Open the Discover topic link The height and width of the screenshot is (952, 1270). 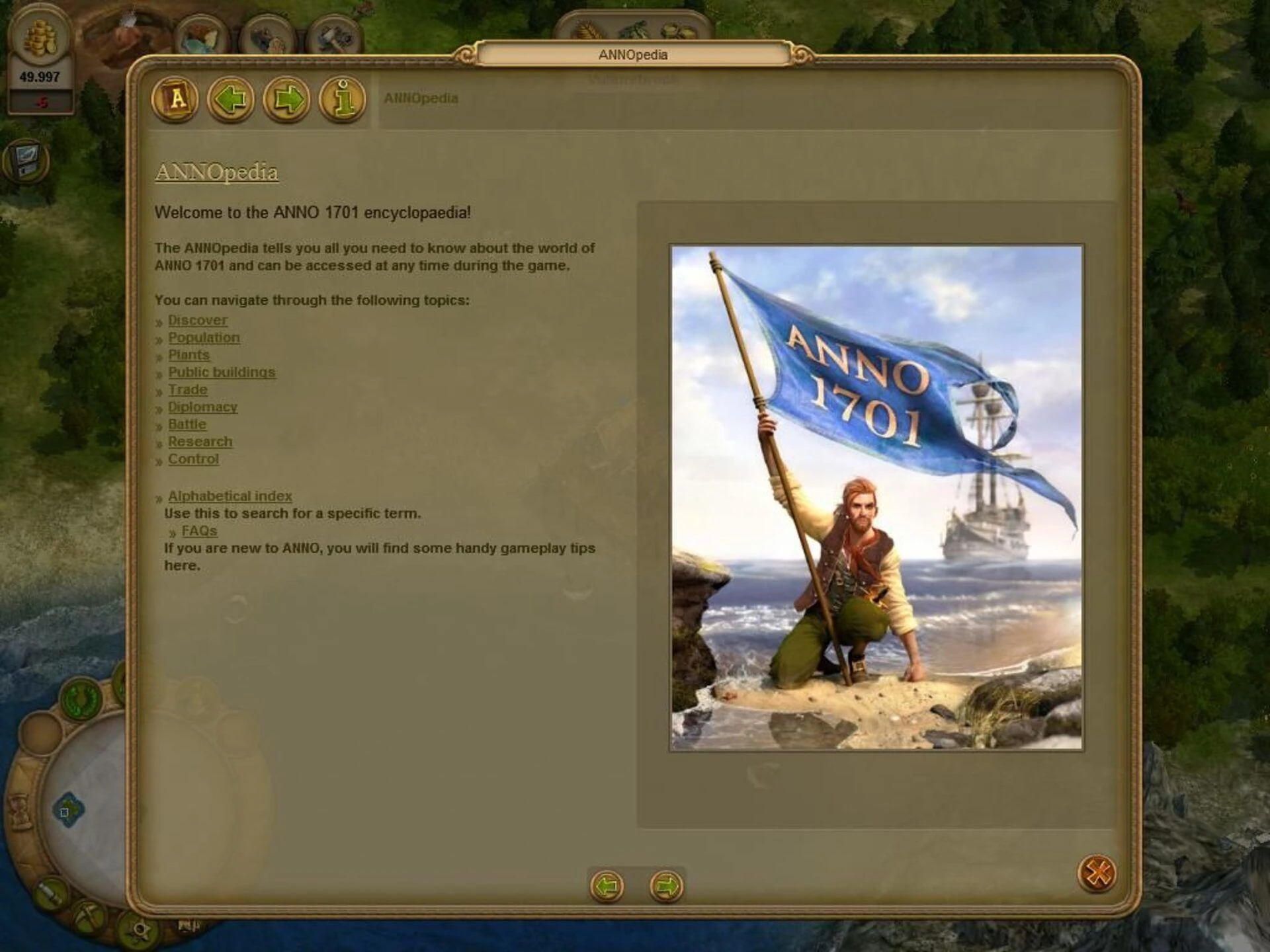(197, 320)
